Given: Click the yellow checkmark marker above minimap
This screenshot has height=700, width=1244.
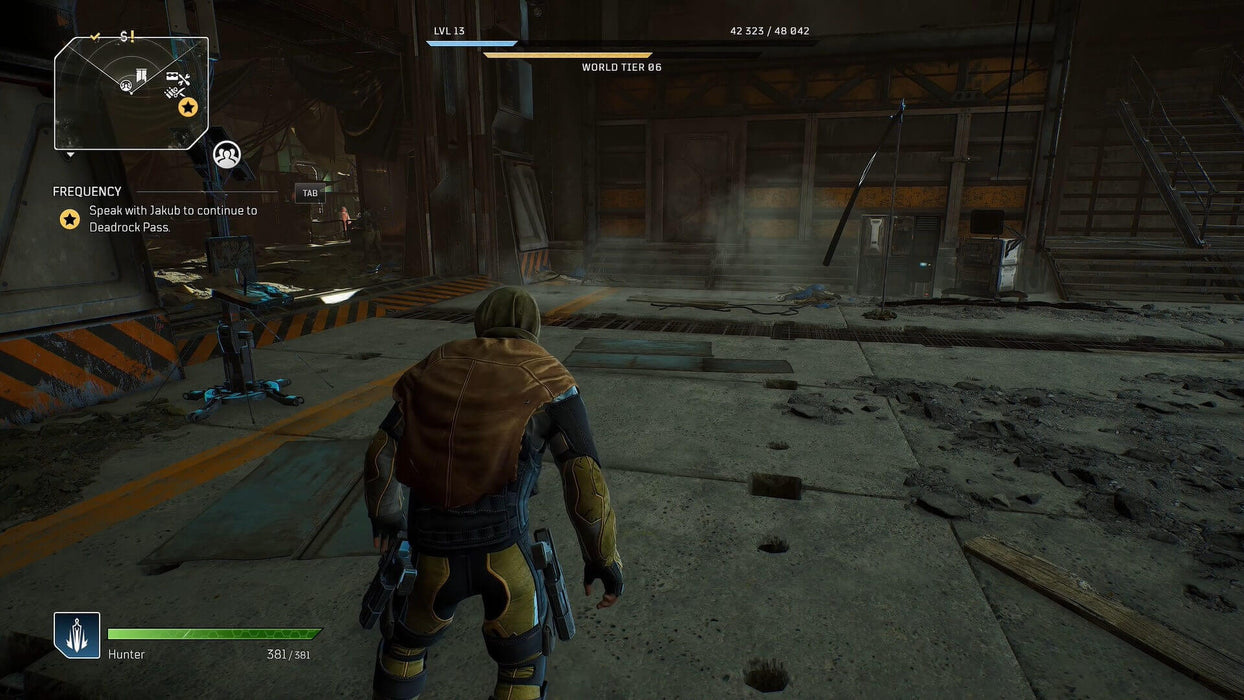Looking at the screenshot, I should coord(96,37).
